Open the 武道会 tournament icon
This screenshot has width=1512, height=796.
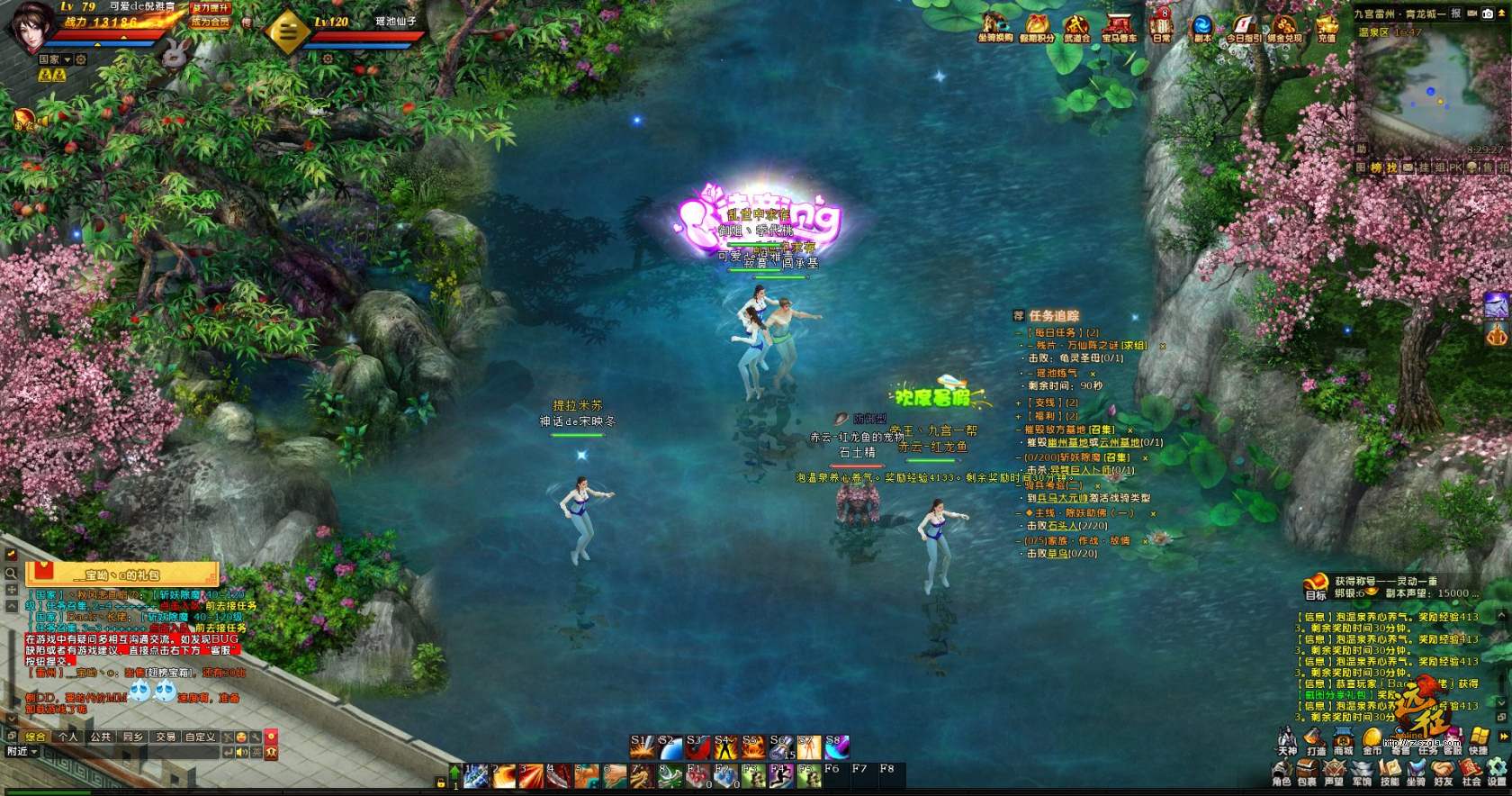point(1076,24)
